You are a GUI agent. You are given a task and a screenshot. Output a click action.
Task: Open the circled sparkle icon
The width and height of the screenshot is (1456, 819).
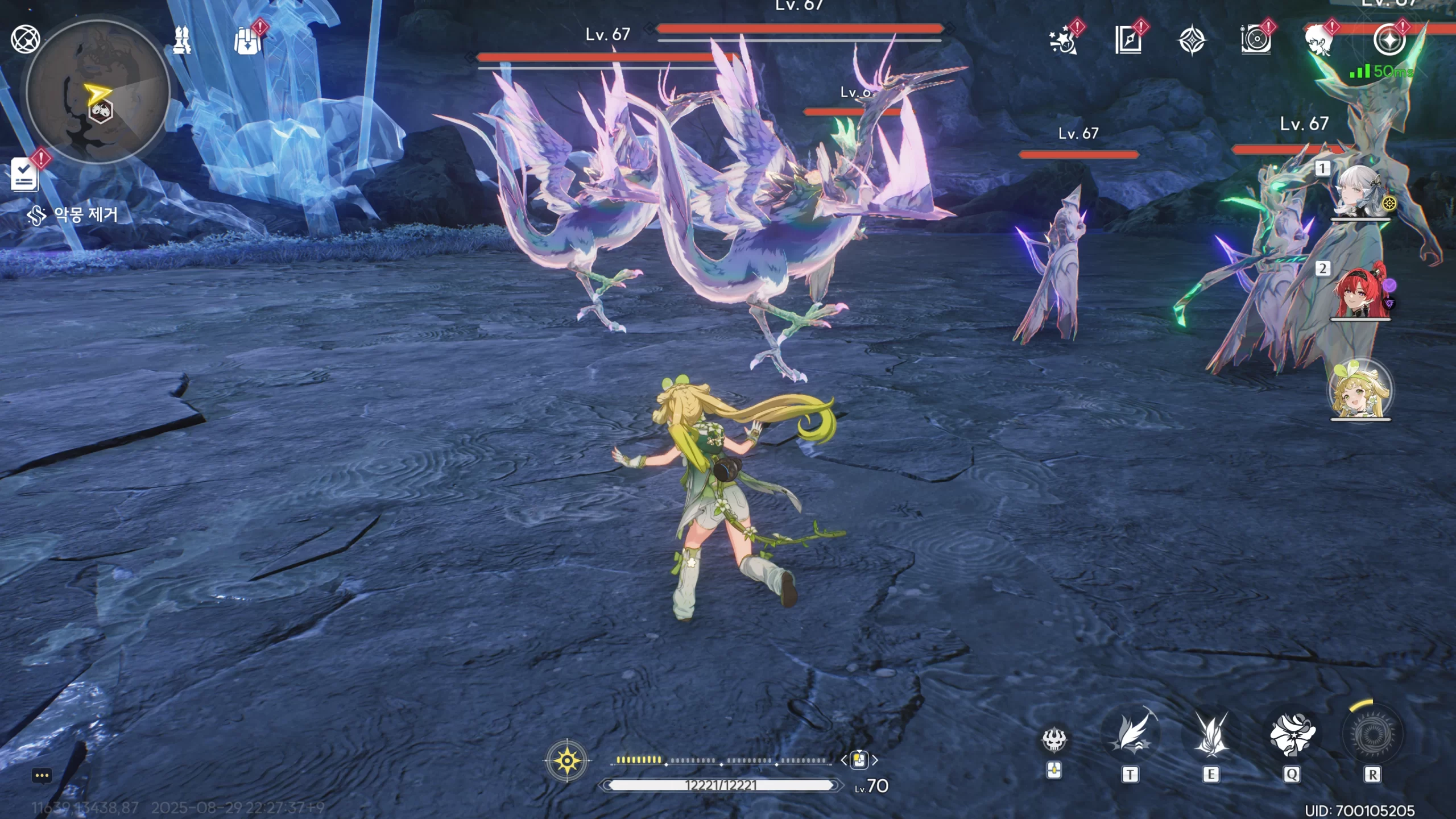tap(1389, 40)
